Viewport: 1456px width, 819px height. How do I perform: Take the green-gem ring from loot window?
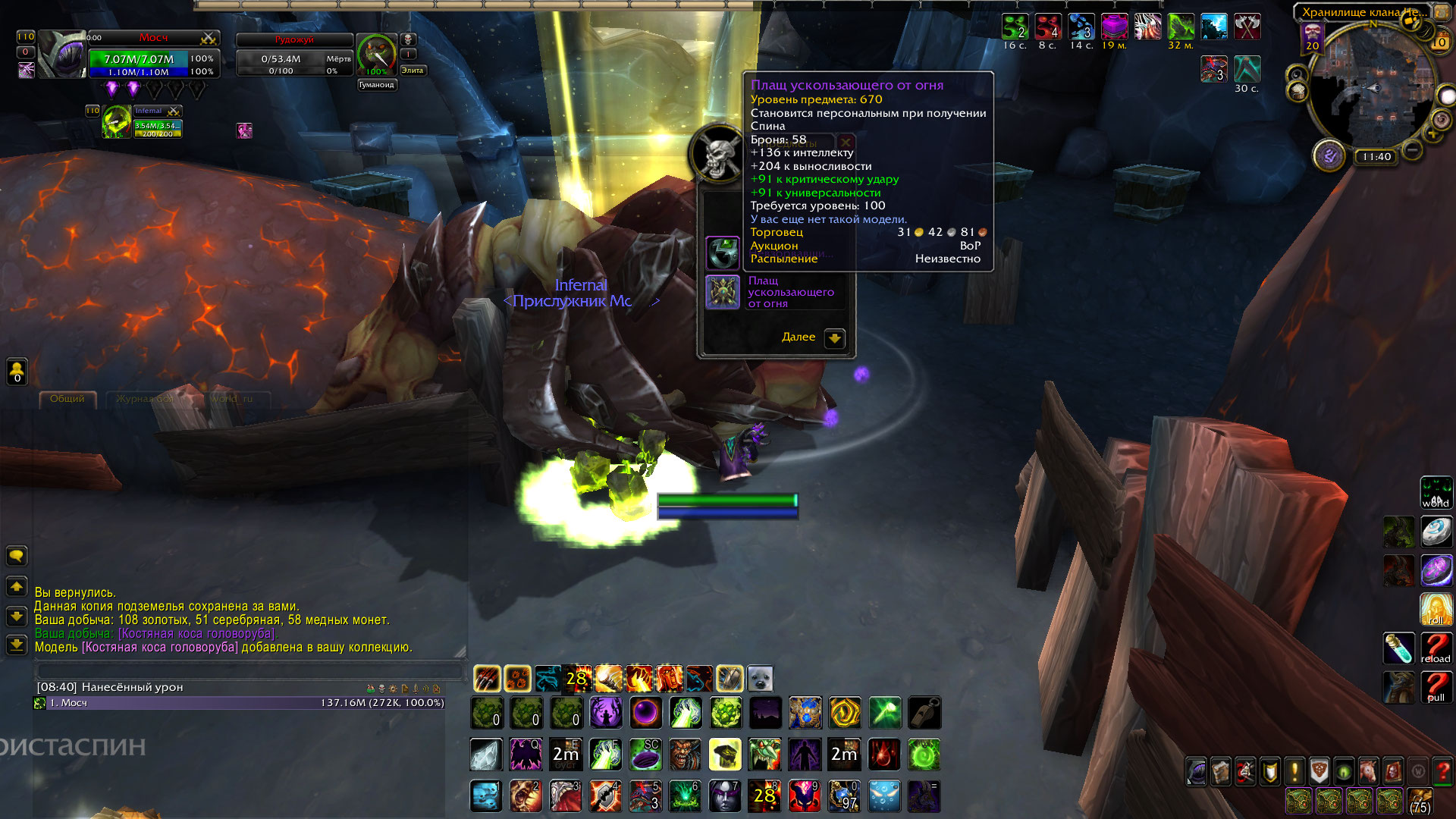click(x=723, y=253)
